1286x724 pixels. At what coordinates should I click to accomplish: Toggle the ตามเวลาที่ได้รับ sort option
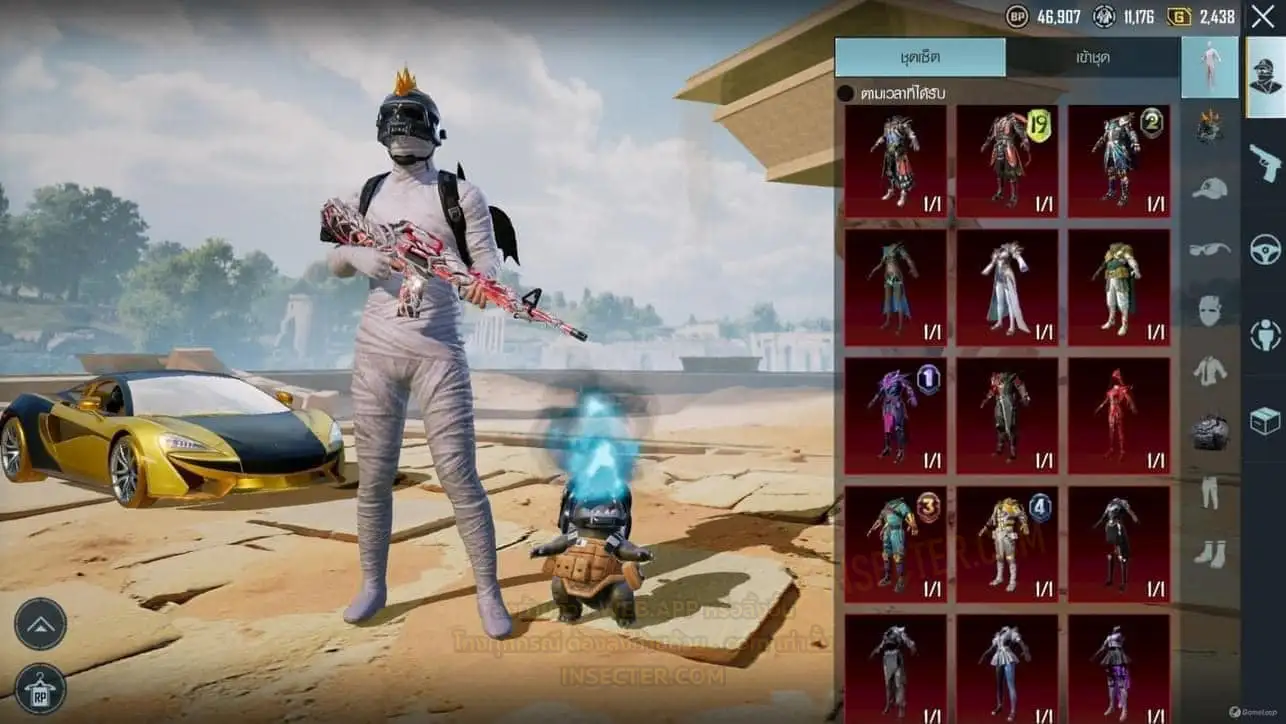(846, 93)
